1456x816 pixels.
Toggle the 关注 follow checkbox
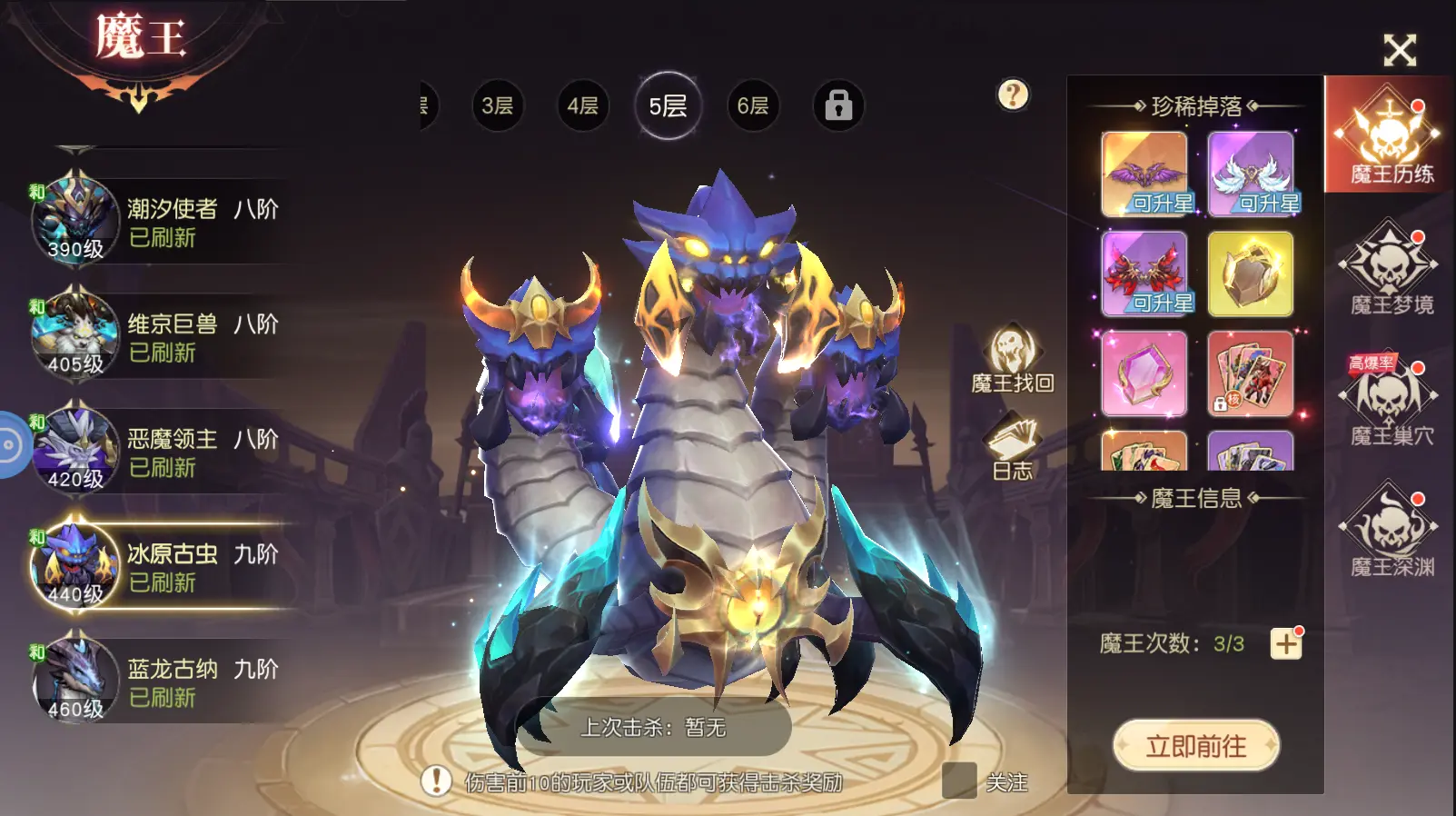pos(959,781)
